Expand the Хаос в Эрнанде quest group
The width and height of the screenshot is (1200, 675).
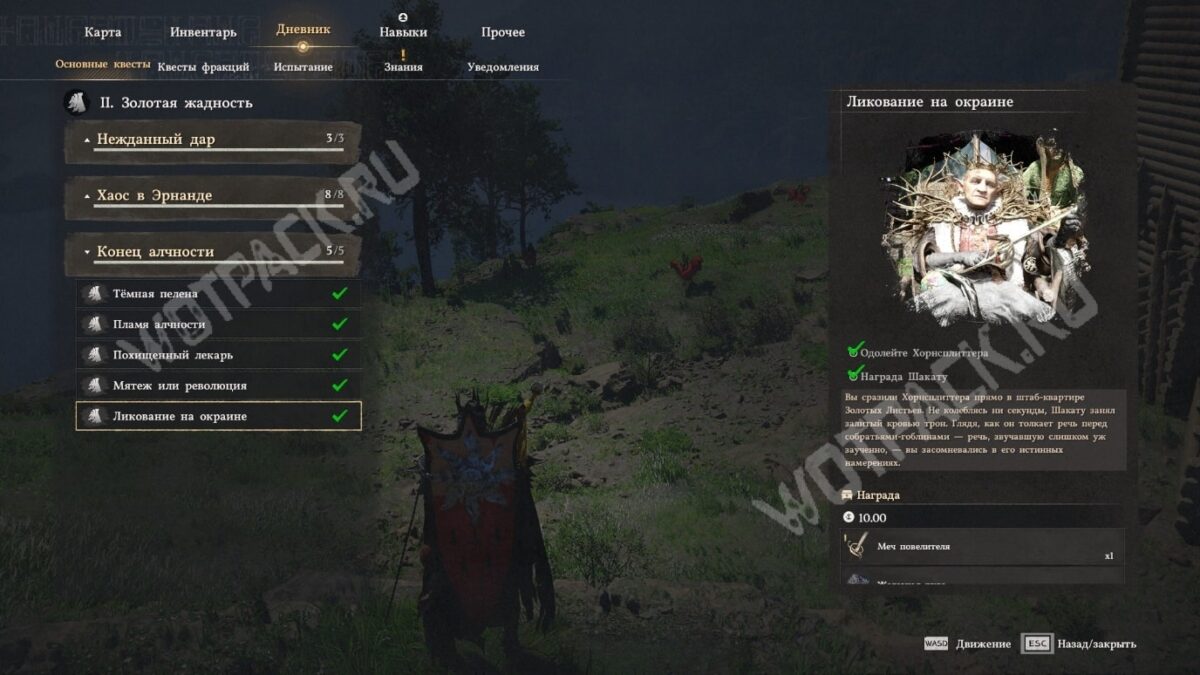212,196
